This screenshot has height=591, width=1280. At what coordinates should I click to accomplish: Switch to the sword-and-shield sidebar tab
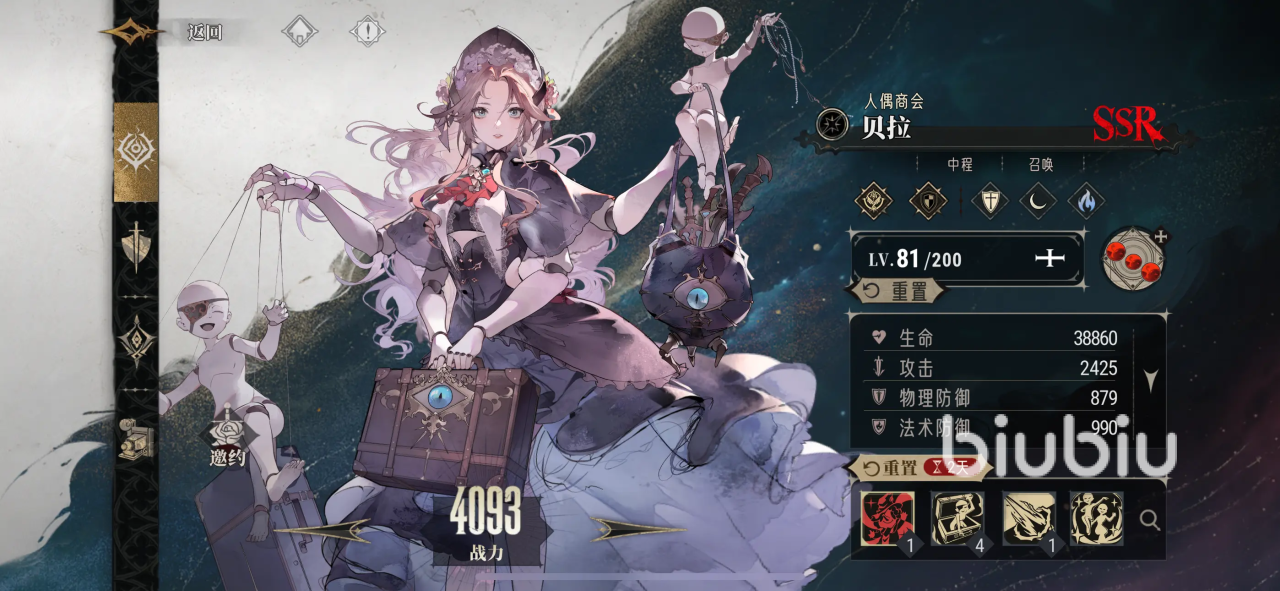pyautogui.click(x=136, y=246)
